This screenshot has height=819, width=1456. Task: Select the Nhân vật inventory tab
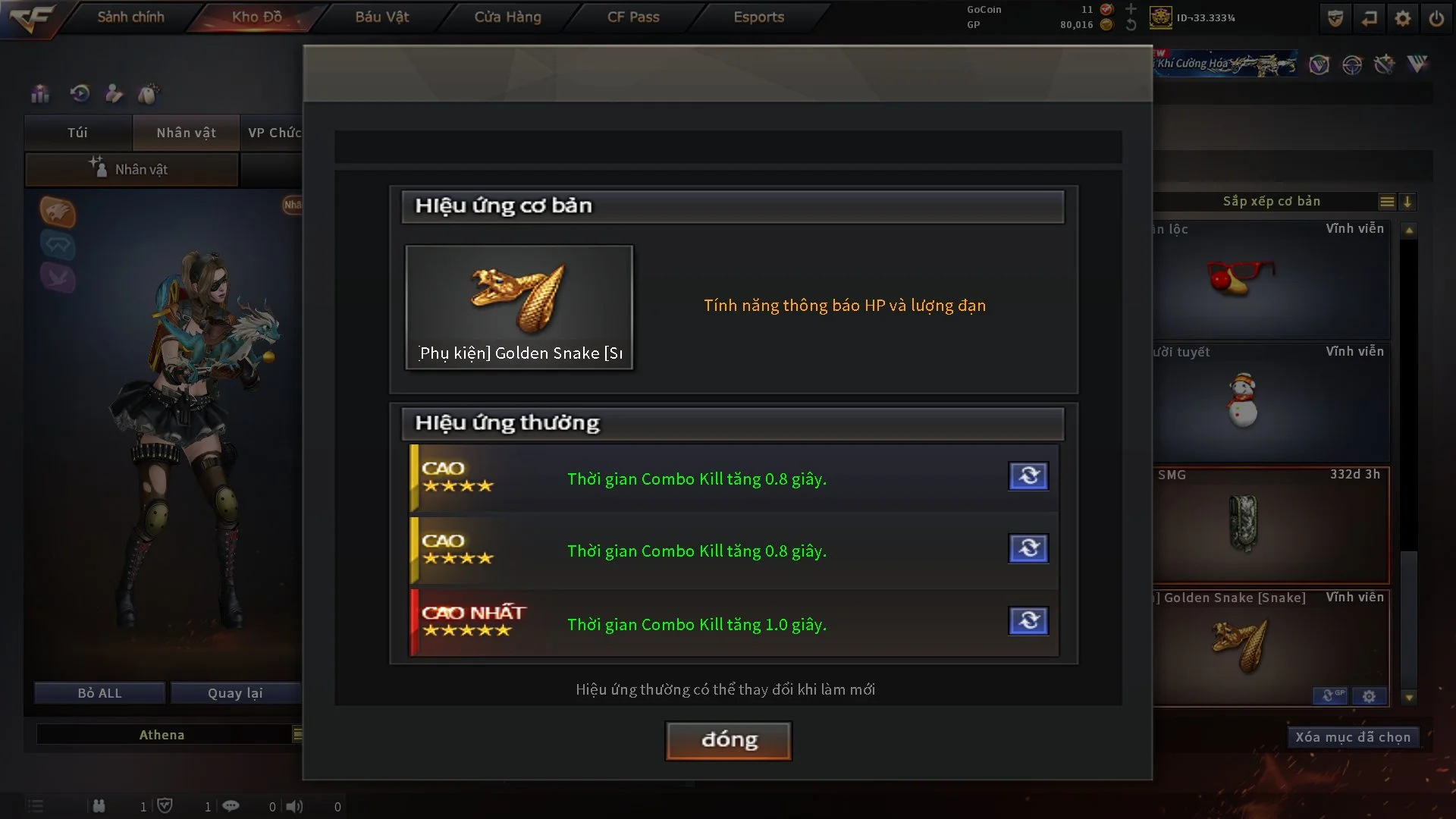pyautogui.click(x=186, y=133)
